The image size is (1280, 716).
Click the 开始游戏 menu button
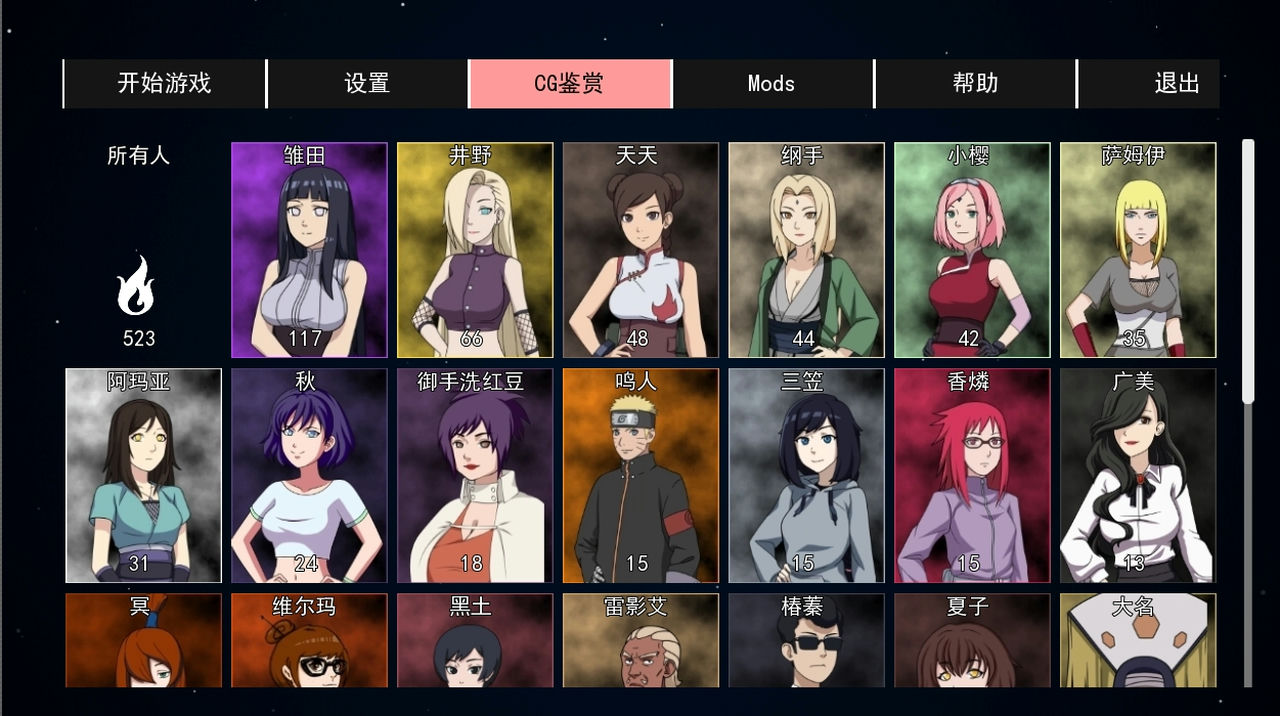pyautogui.click(x=165, y=83)
